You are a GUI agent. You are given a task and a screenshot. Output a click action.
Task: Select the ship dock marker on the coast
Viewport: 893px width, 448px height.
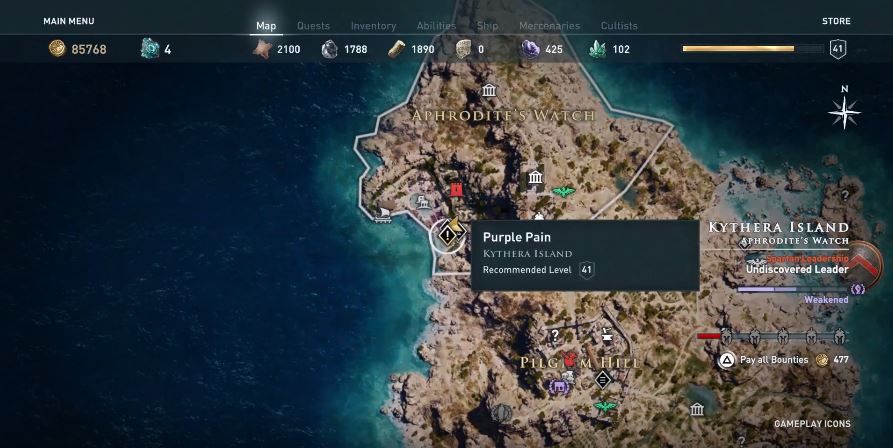point(382,213)
